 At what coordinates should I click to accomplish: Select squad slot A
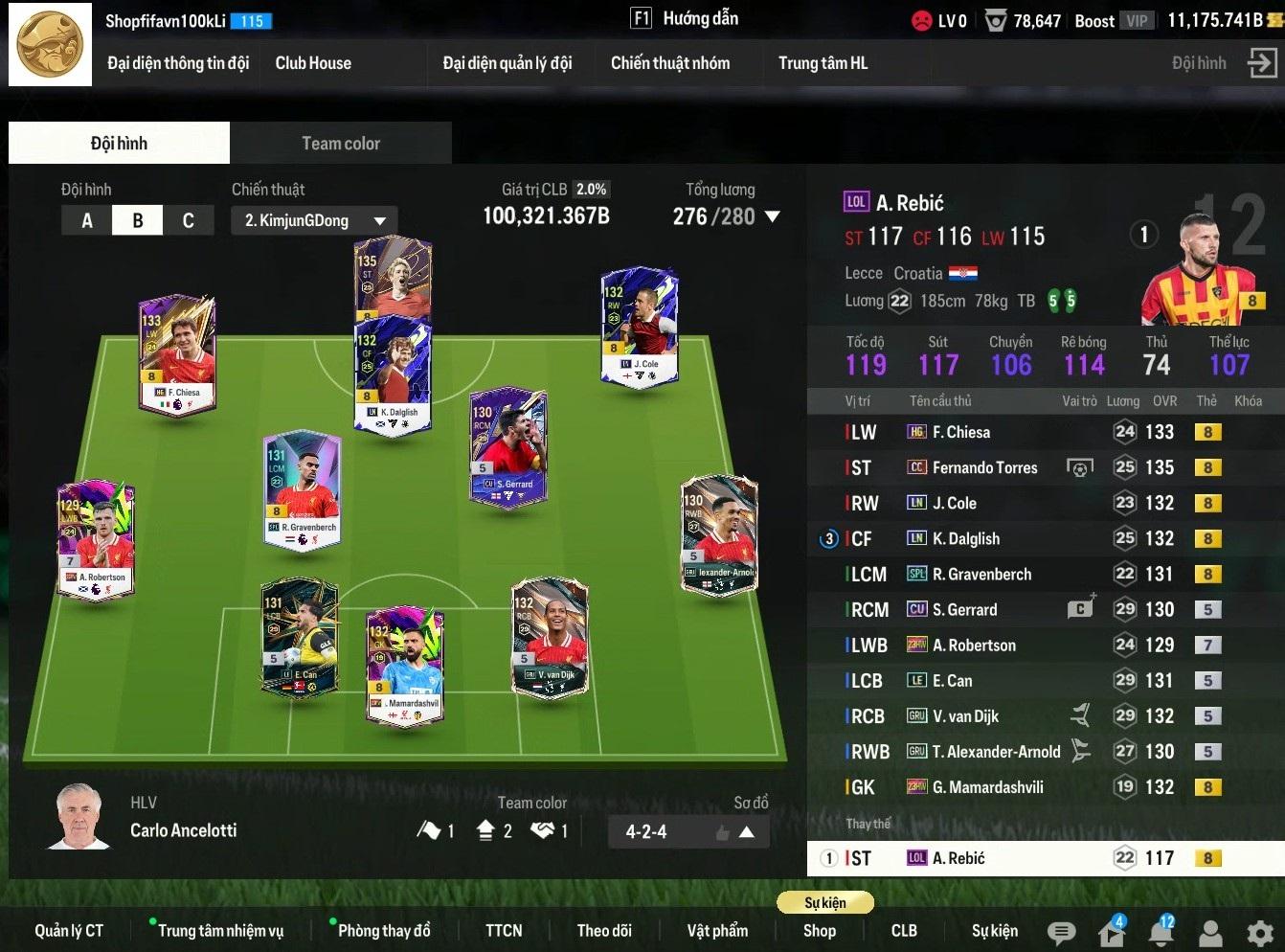pos(87,220)
